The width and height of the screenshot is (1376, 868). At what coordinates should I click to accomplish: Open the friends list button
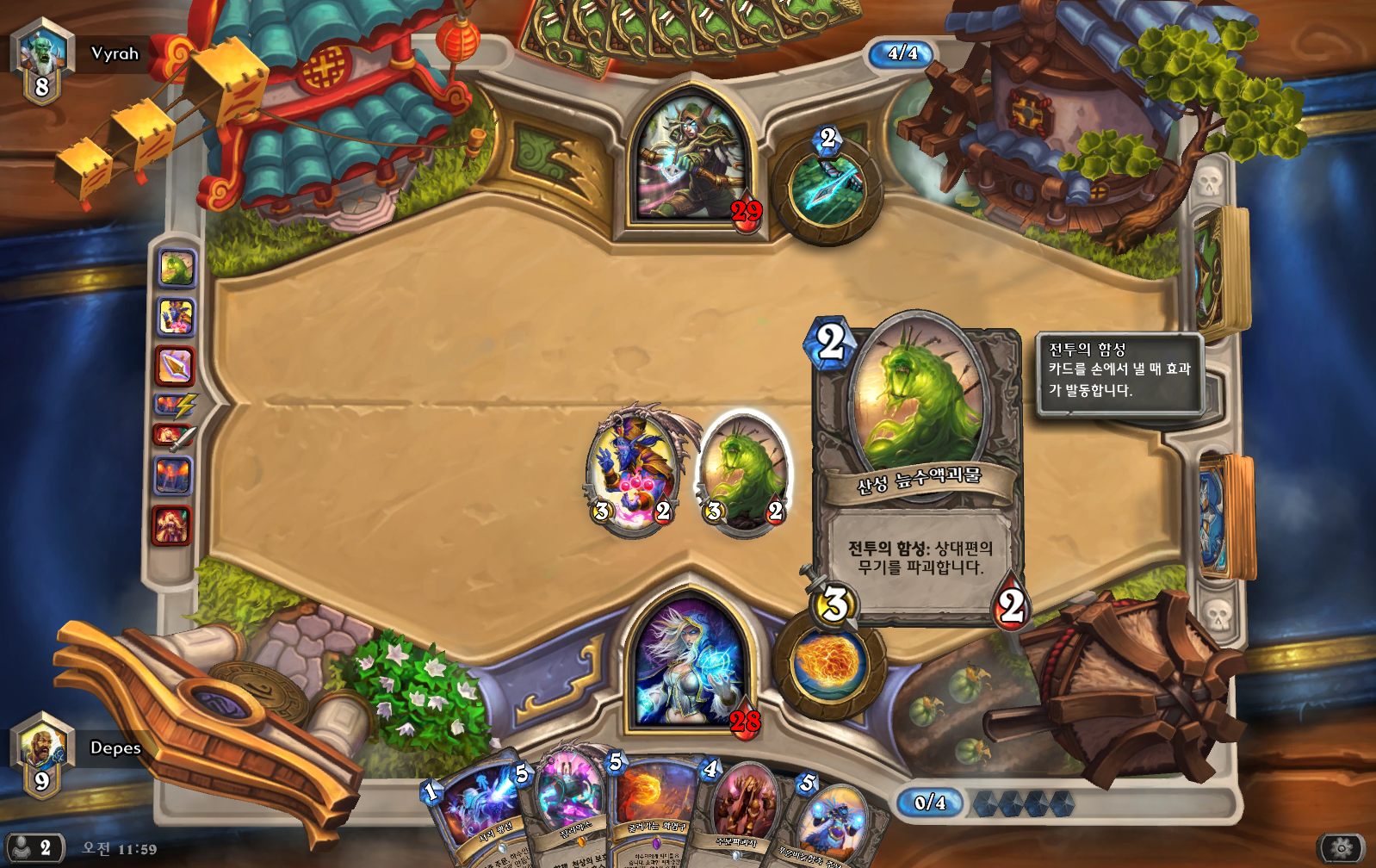point(33,847)
